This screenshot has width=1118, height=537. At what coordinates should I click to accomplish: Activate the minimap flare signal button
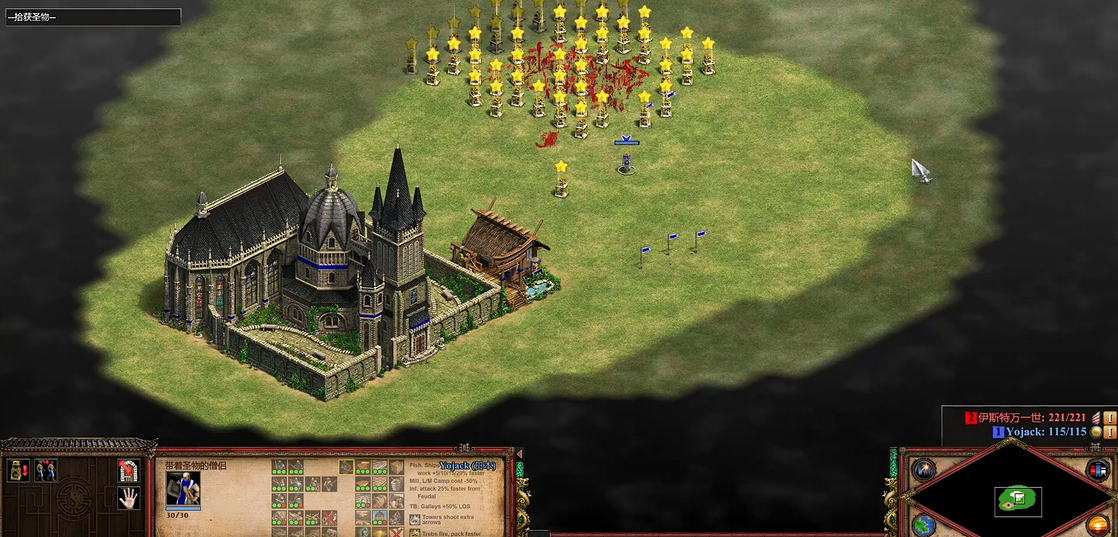click(923, 469)
